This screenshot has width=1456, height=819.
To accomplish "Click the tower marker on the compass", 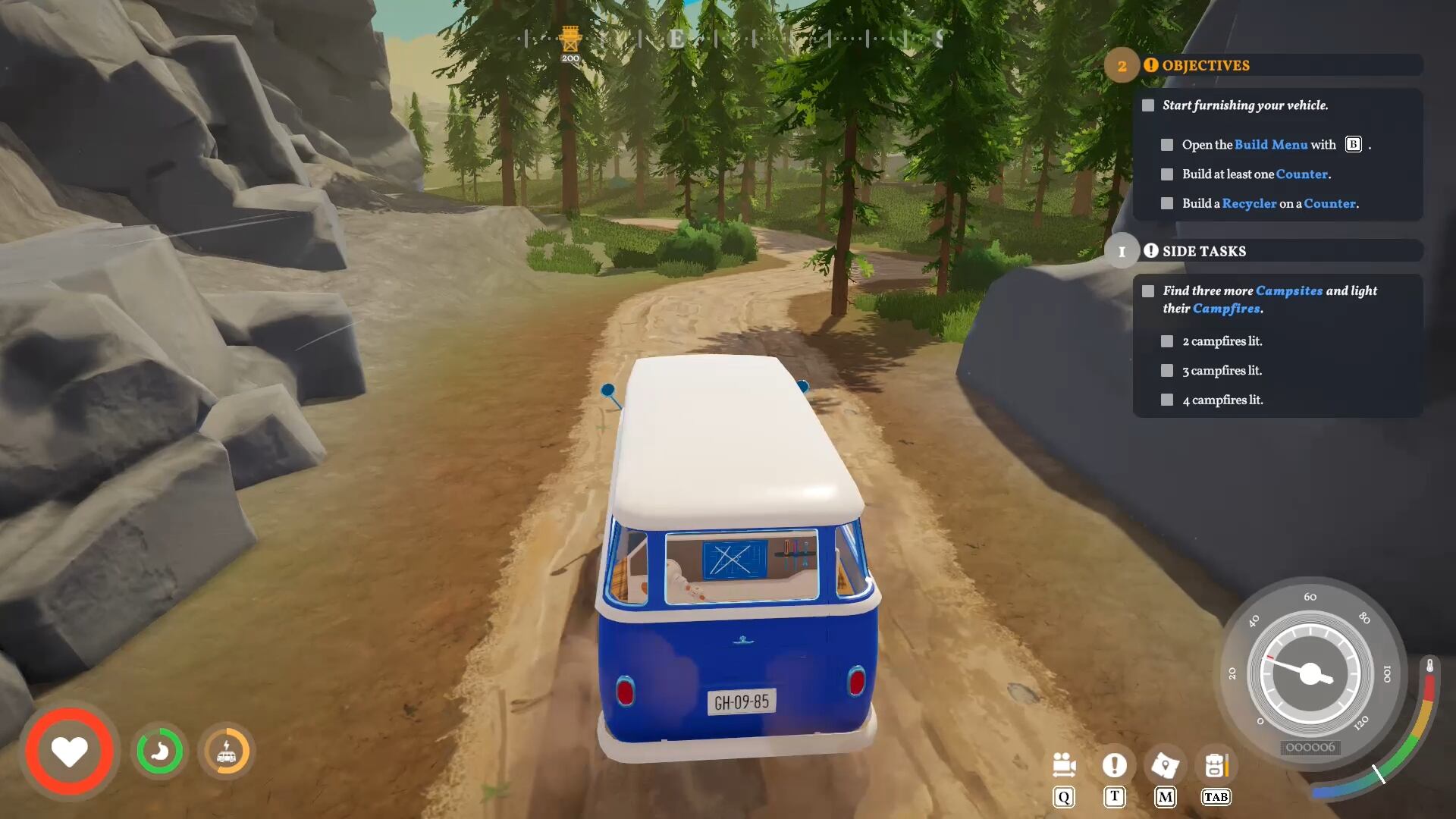I will click(570, 39).
